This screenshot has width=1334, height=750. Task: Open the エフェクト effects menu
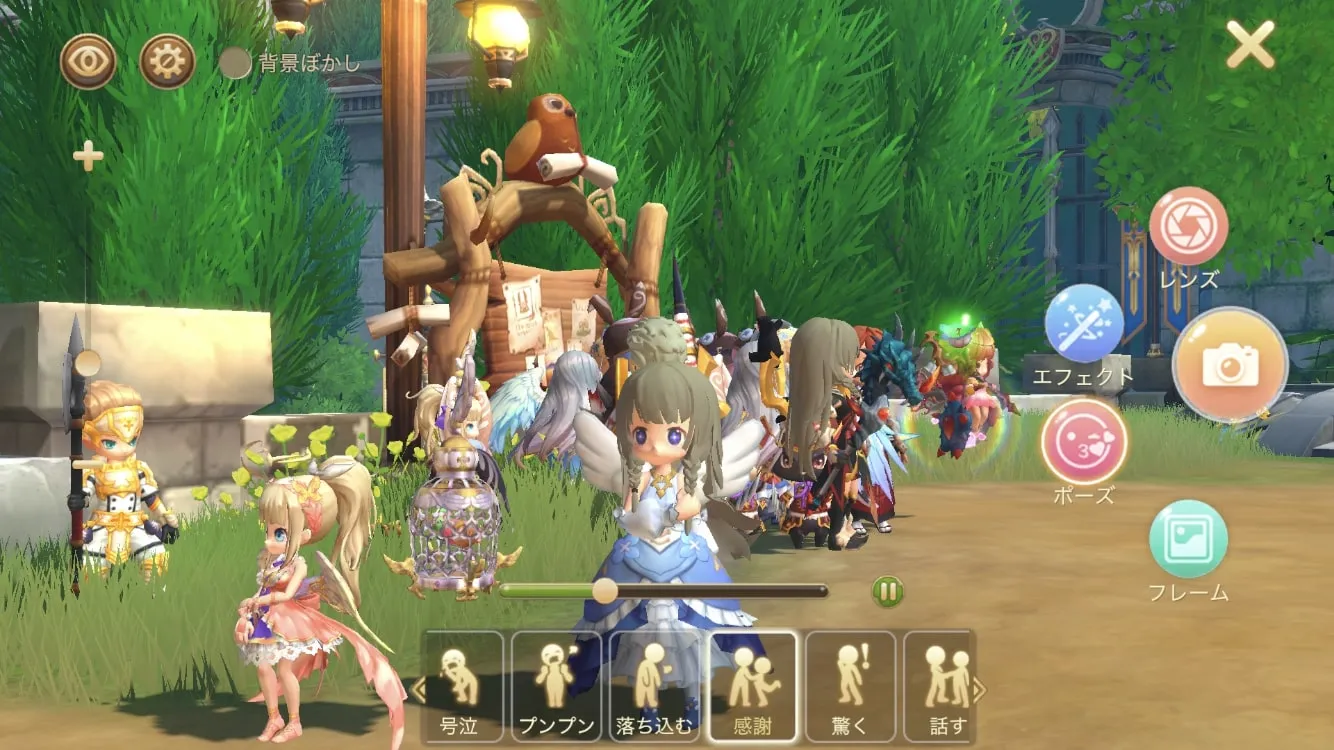click(1084, 324)
